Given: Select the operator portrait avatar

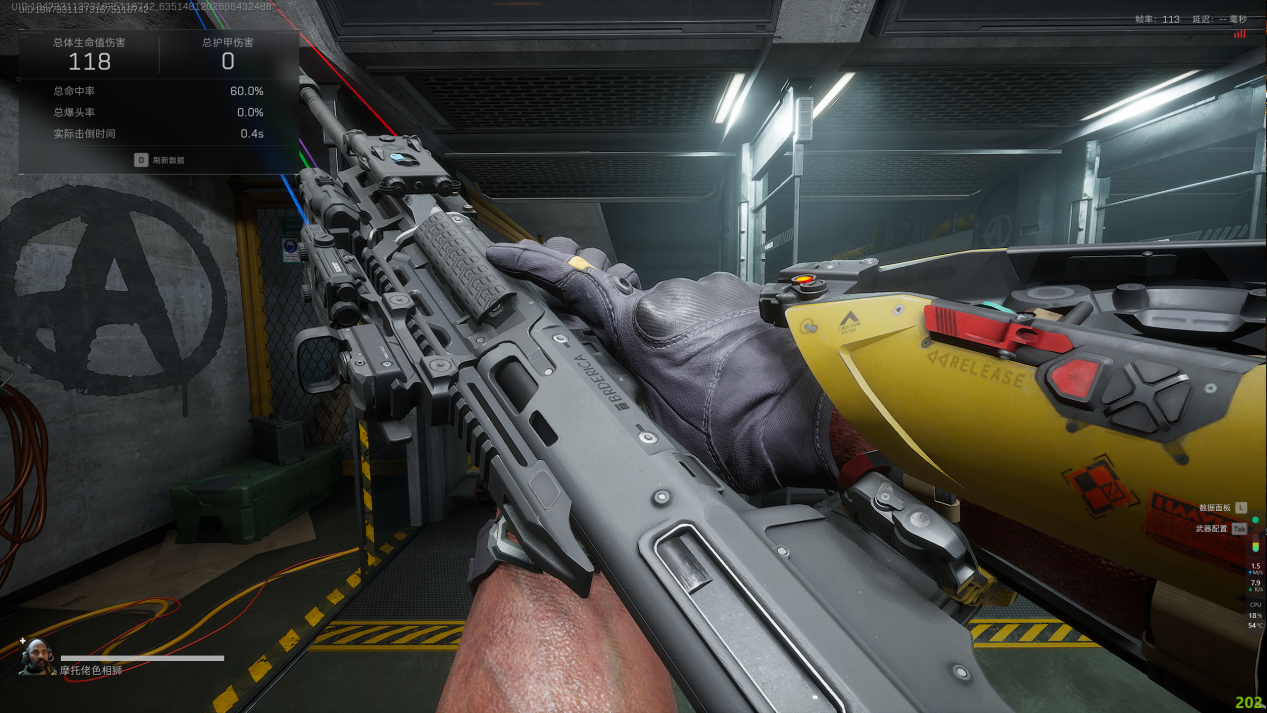Looking at the screenshot, I should tap(37, 656).
